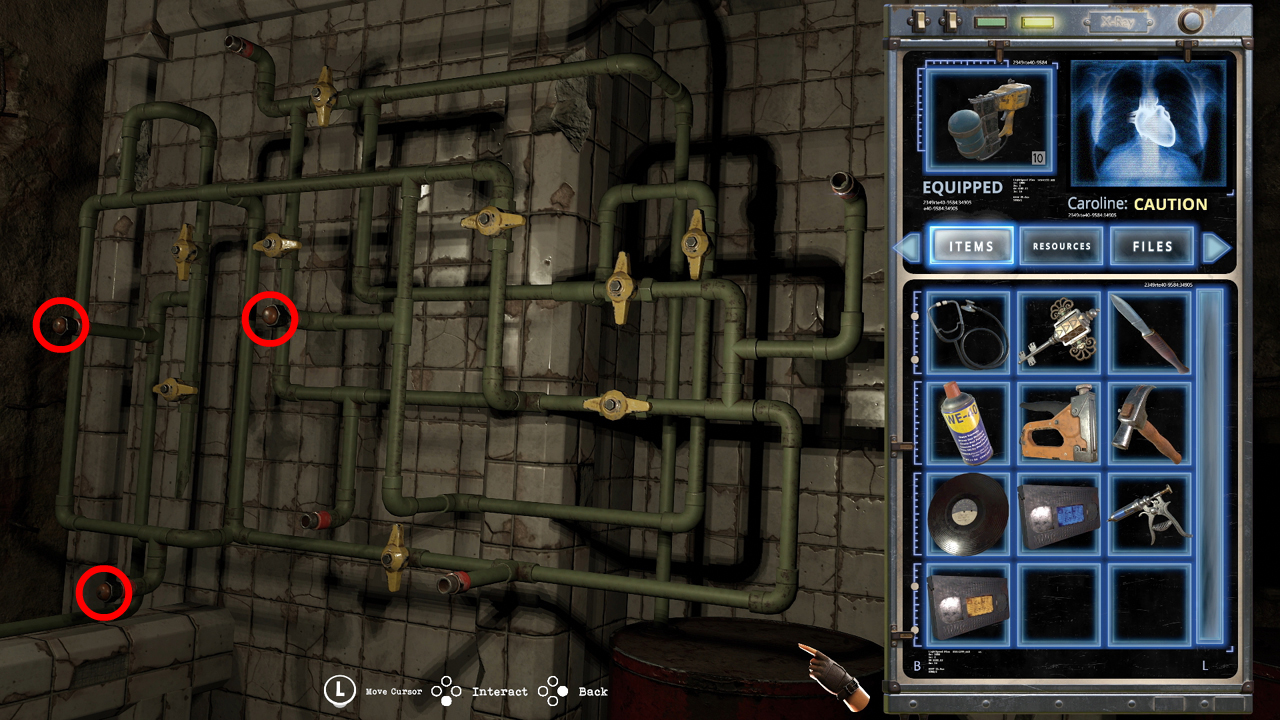Select the stethoscope in the inventory
The height and width of the screenshot is (720, 1280).
tap(967, 331)
